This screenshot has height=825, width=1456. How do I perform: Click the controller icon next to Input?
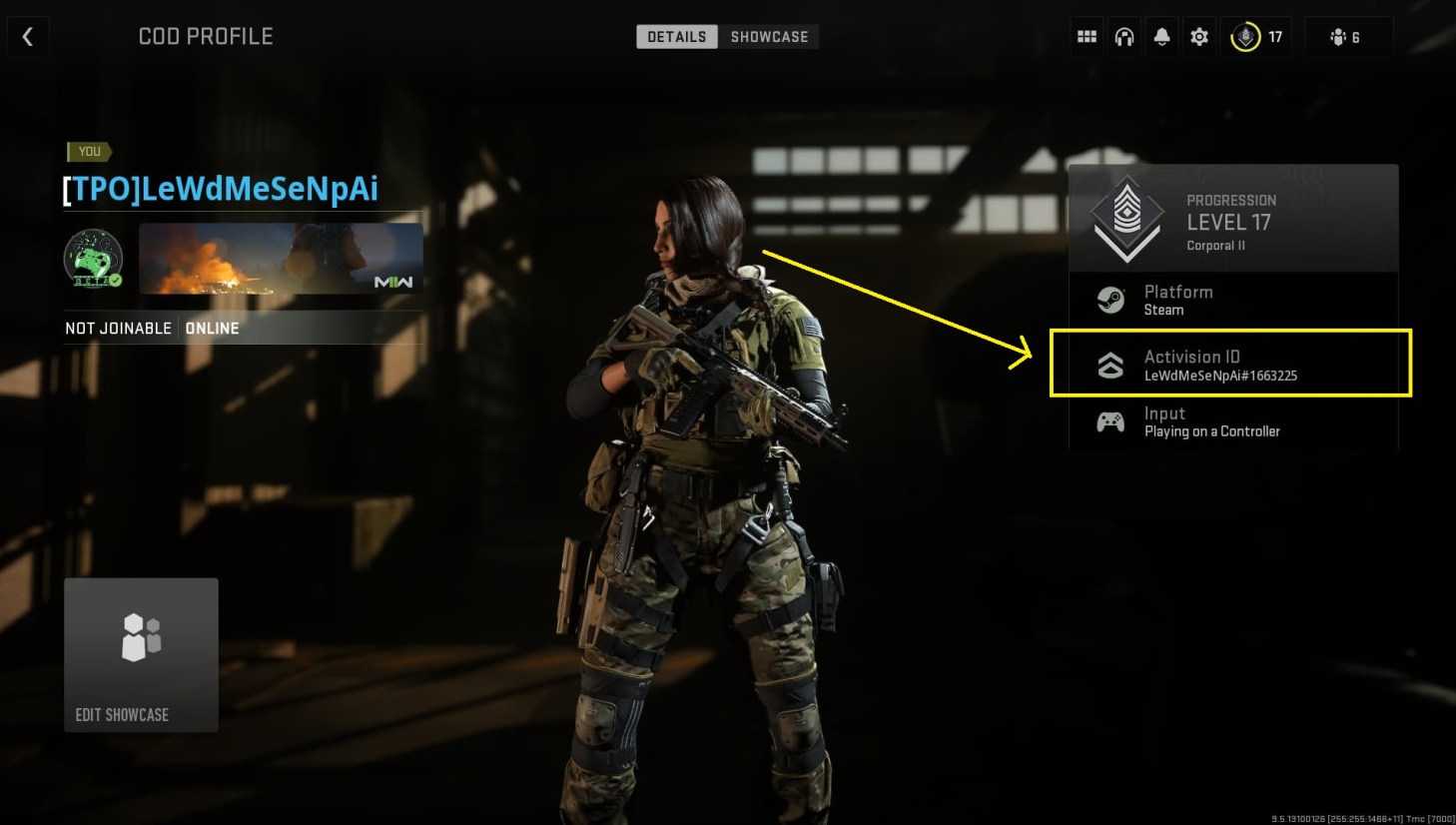(x=1110, y=420)
